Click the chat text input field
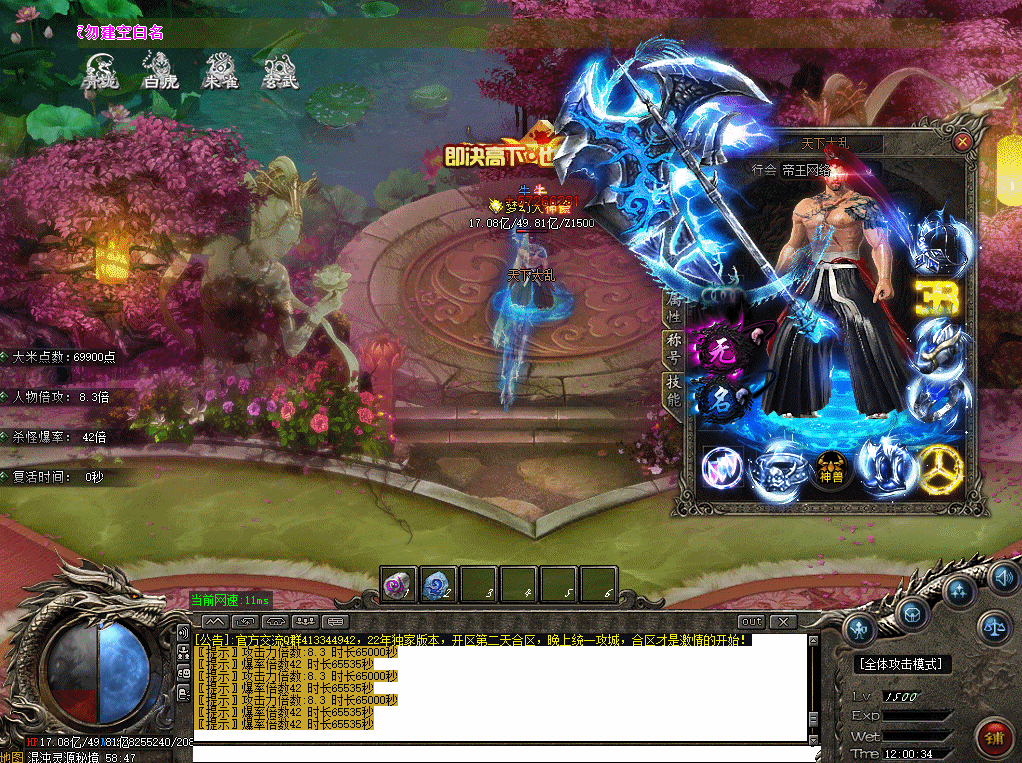 [x=500, y=753]
